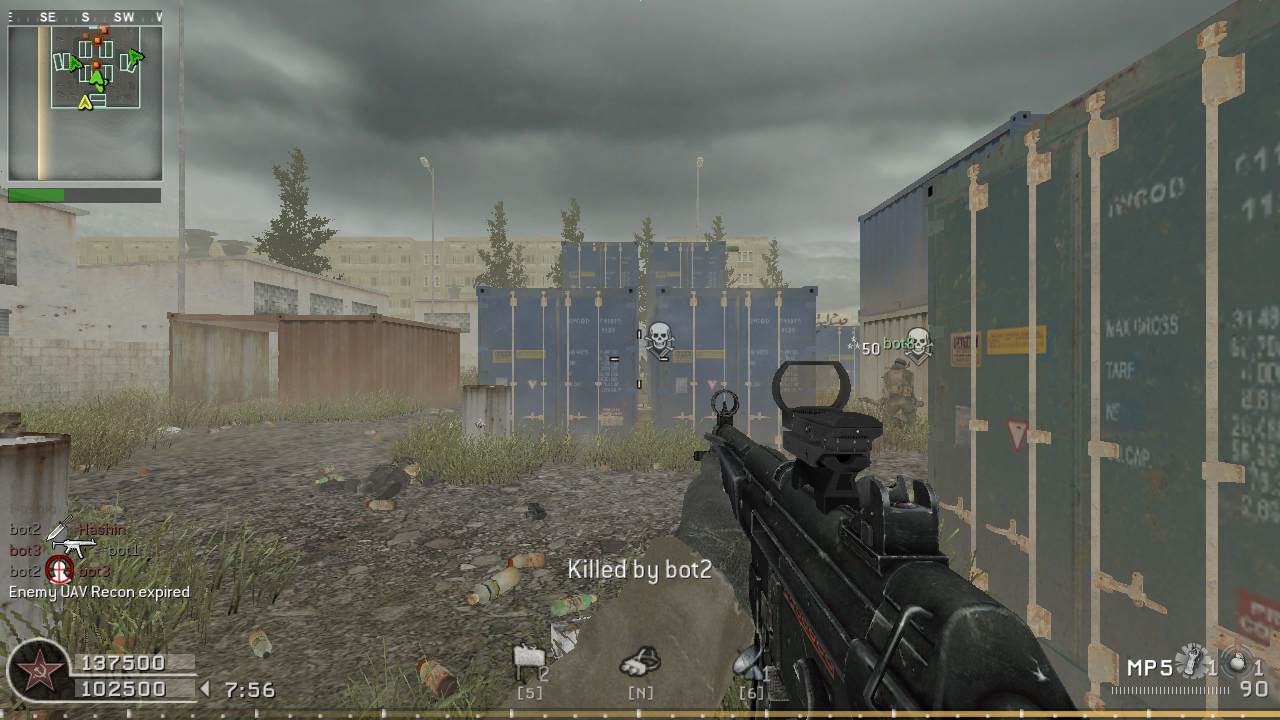Select the knife kill feed icon
Screen dimensions: 1280x720
pos(60,529)
